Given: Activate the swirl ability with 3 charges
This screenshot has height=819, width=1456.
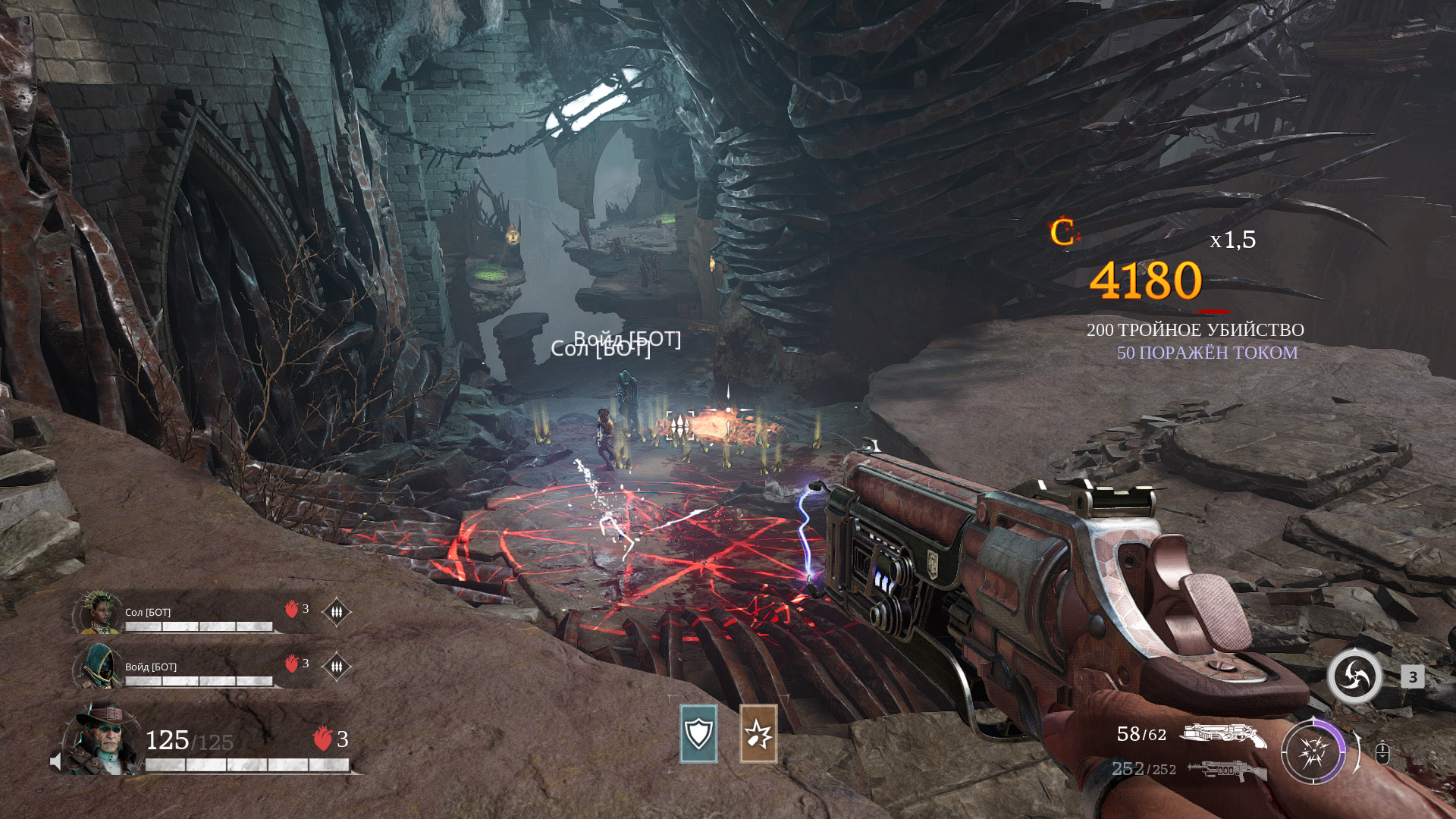Looking at the screenshot, I should tap(1354, 676).
